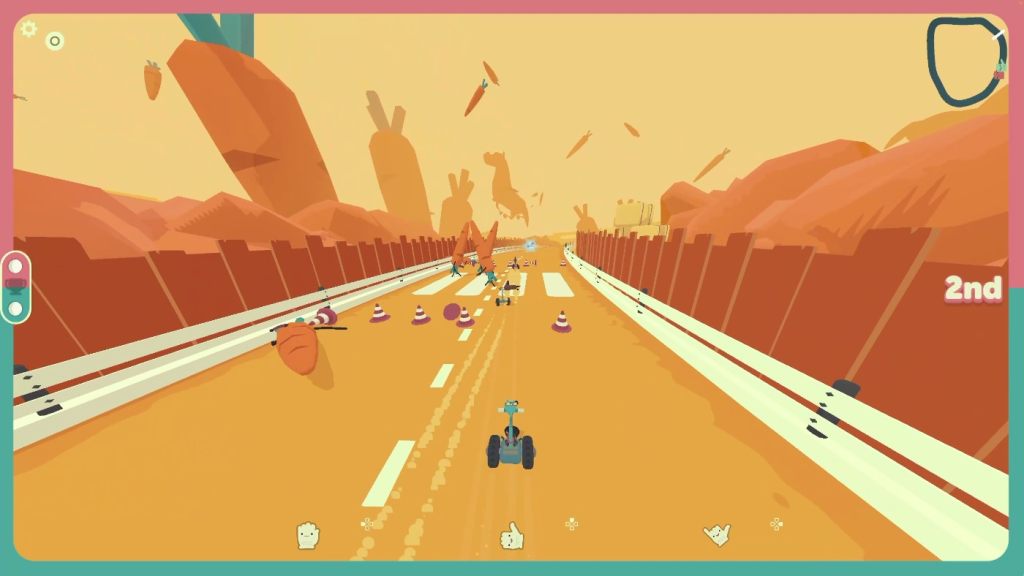Open the gear settings icon
Screen dimensions: 1024x576
28,29
